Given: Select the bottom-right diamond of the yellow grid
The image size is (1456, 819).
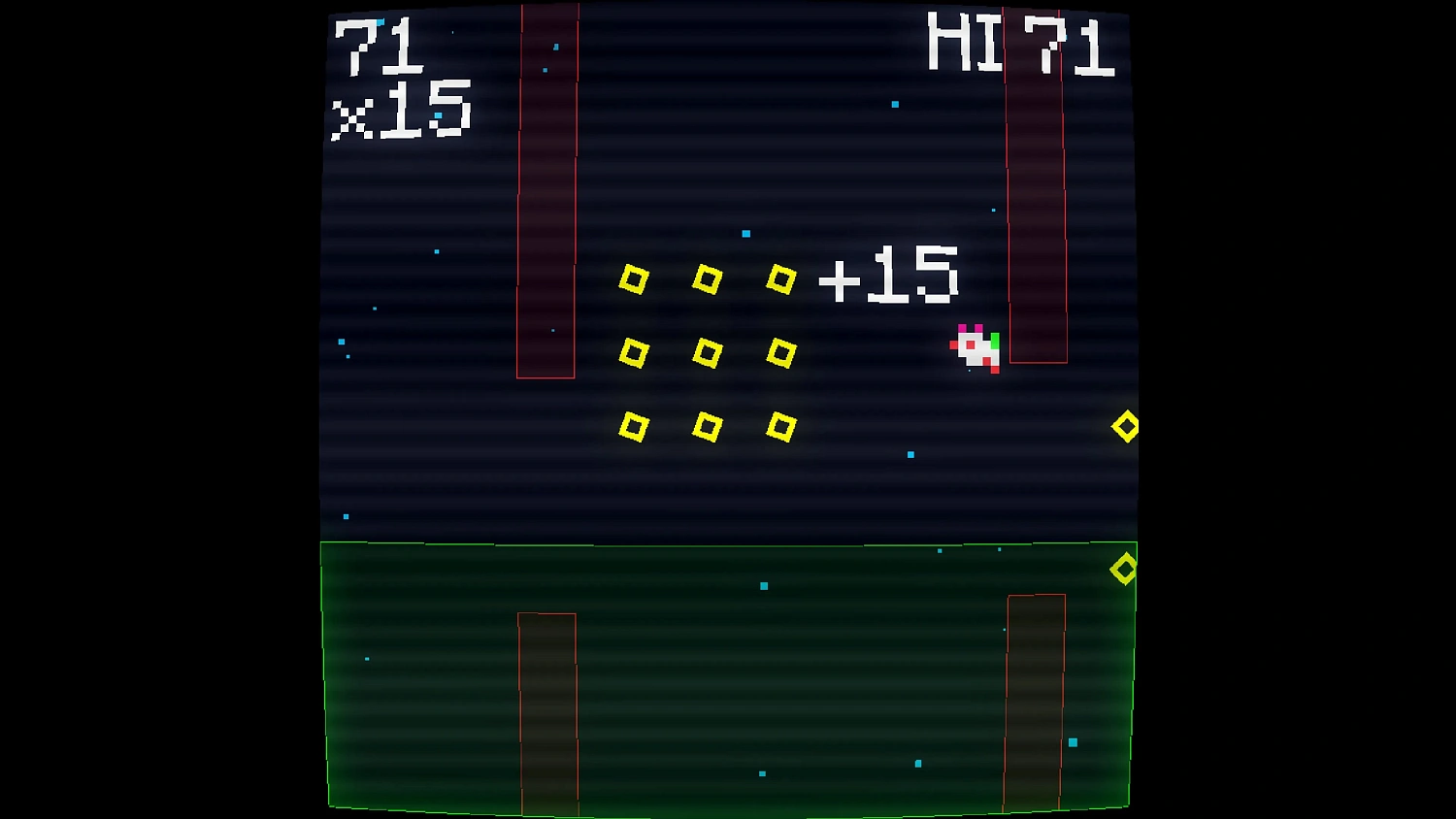Looking at the screenshot, I should click(x=781, y=425).
